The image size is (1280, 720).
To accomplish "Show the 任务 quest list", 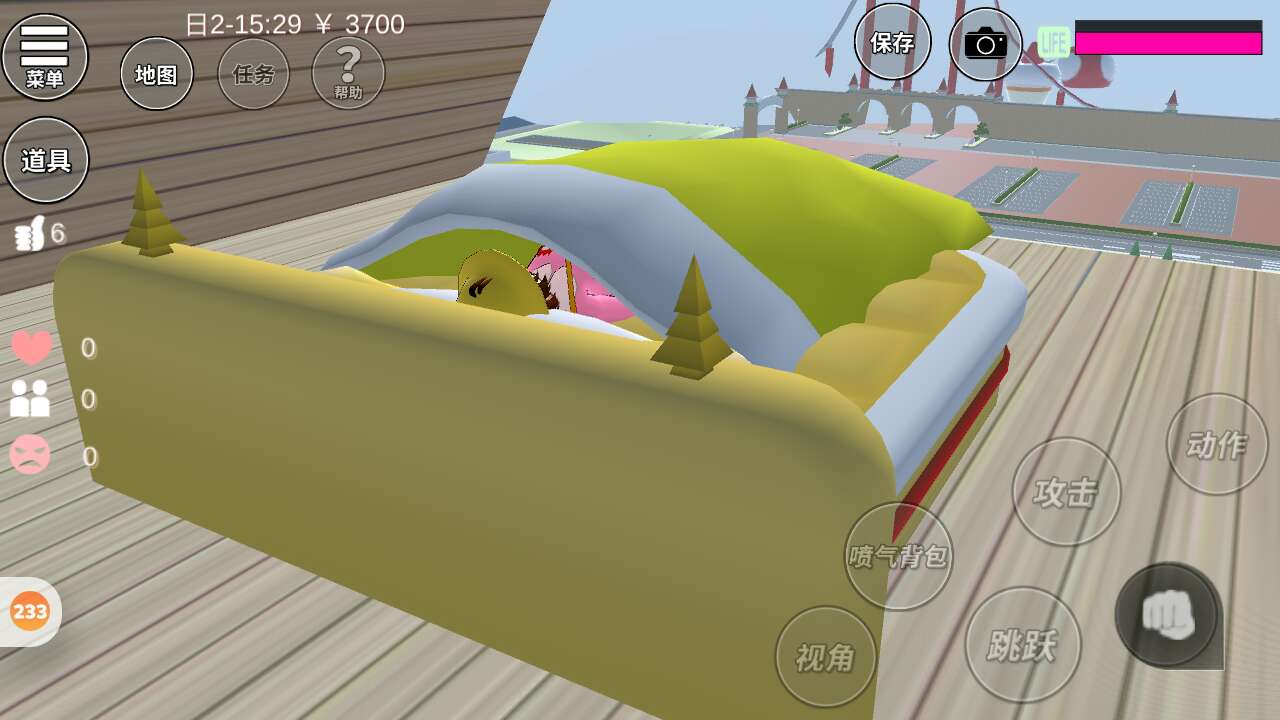I will tap(253, 74).
